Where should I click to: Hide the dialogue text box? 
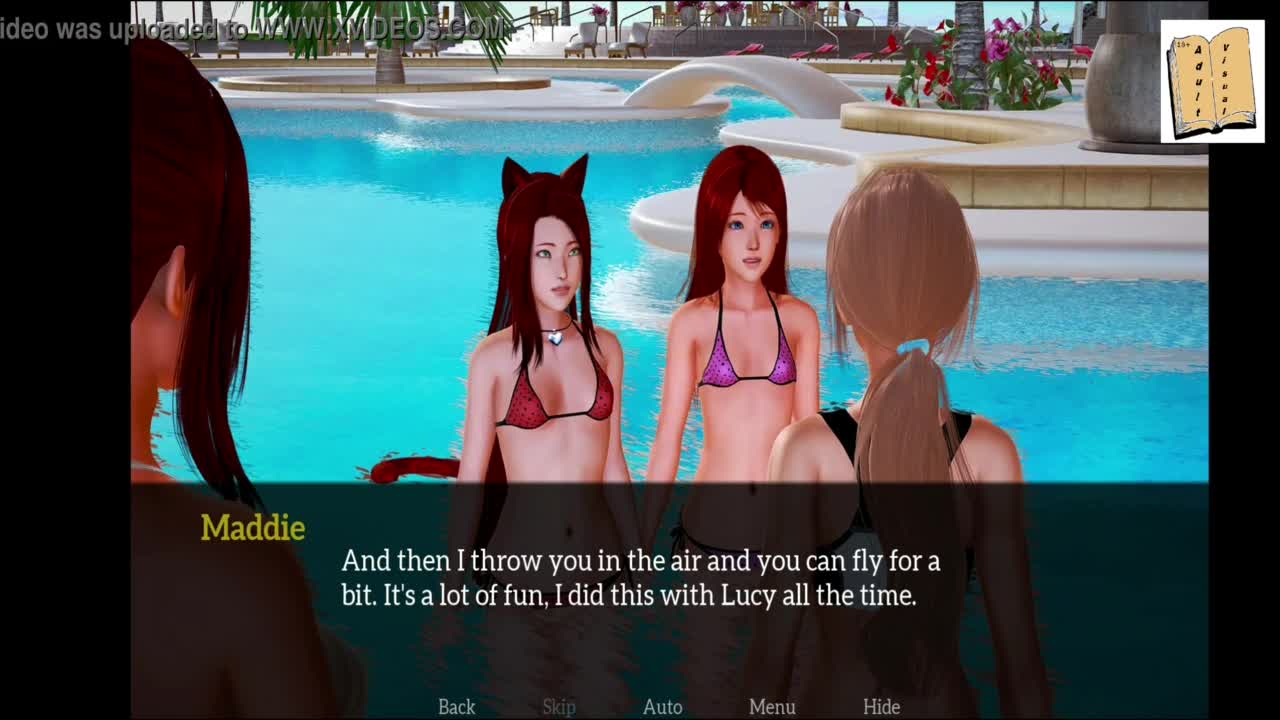881,707
